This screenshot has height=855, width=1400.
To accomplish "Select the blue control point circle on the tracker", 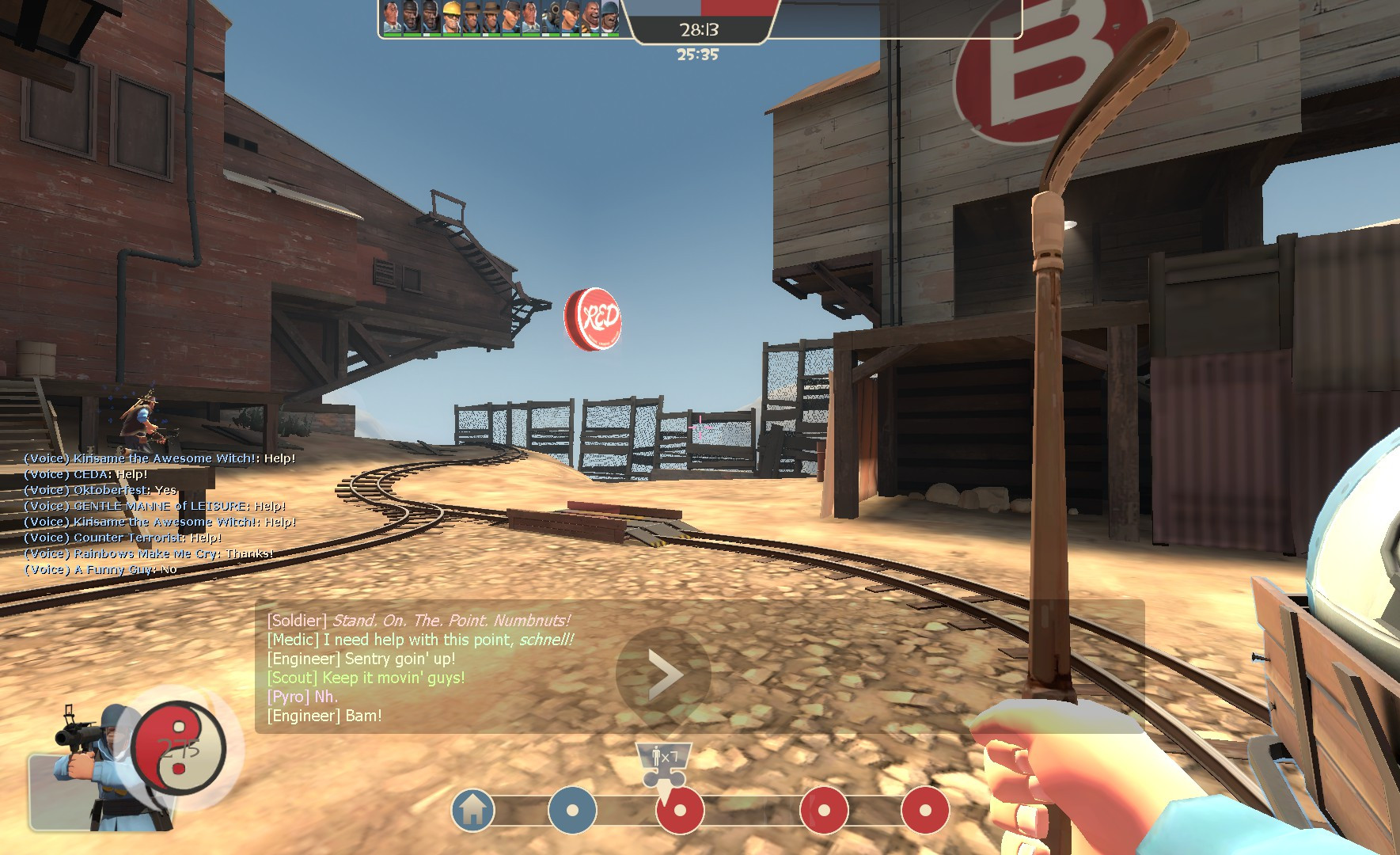I will click(574, 810).
